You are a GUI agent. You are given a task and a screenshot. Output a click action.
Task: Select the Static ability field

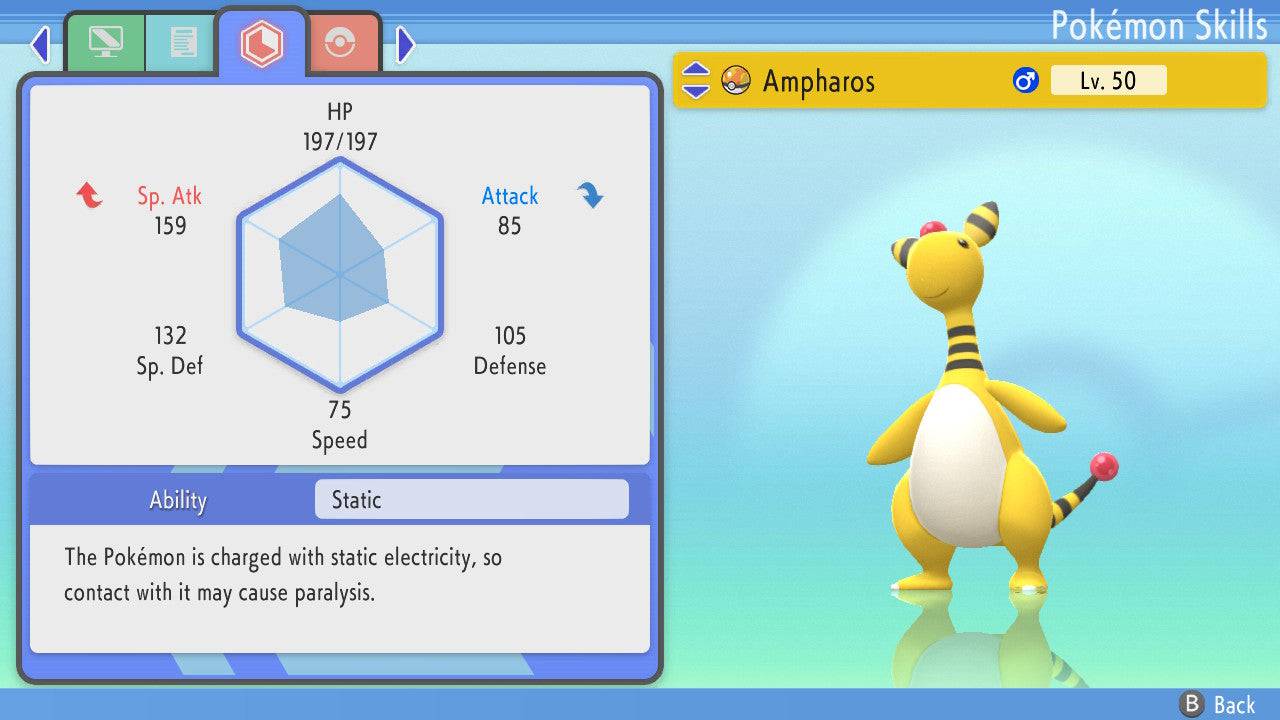coord(471,500)
